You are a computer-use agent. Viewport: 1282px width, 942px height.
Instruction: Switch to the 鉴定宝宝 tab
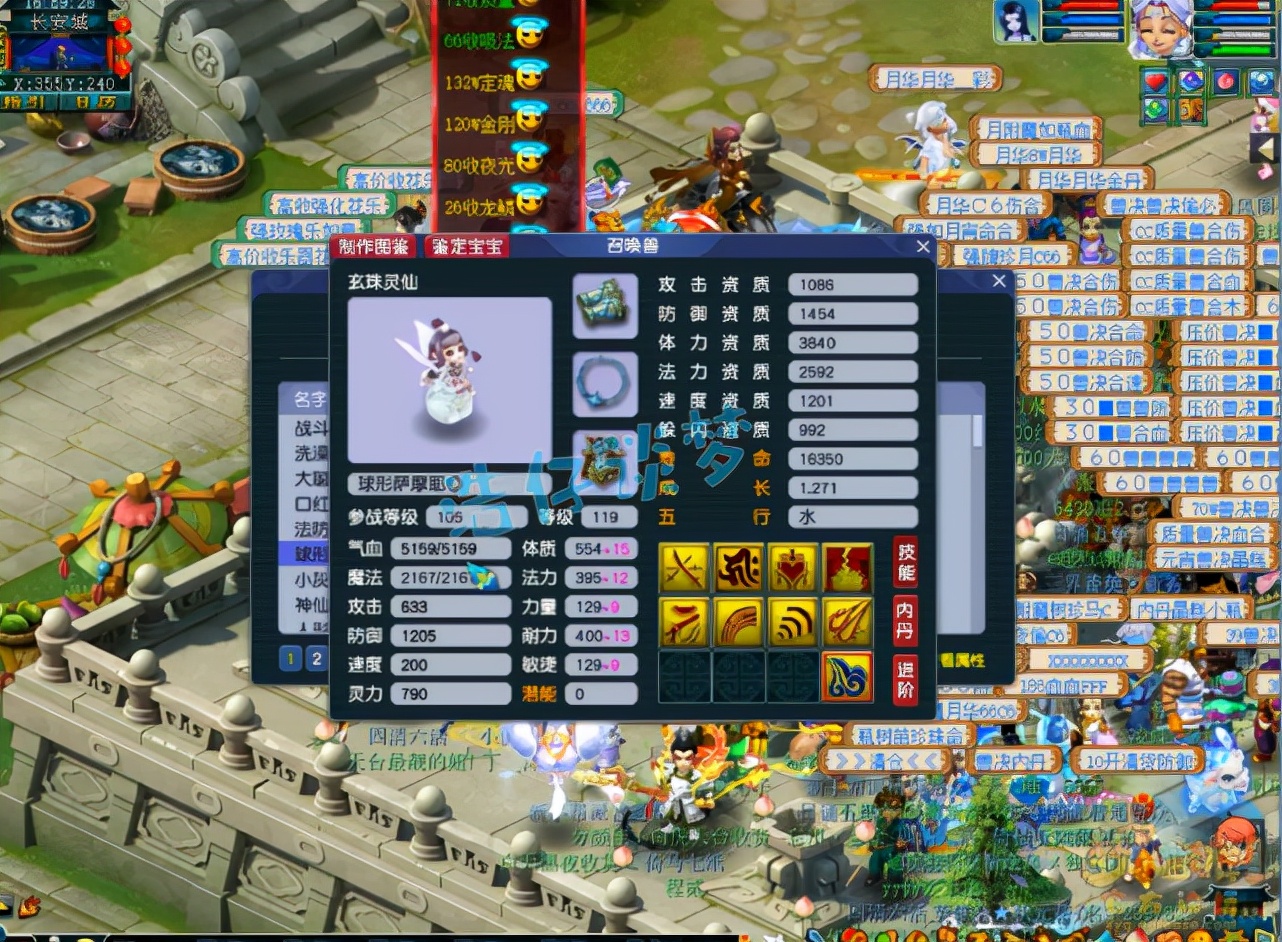click(x=466, y=247)
